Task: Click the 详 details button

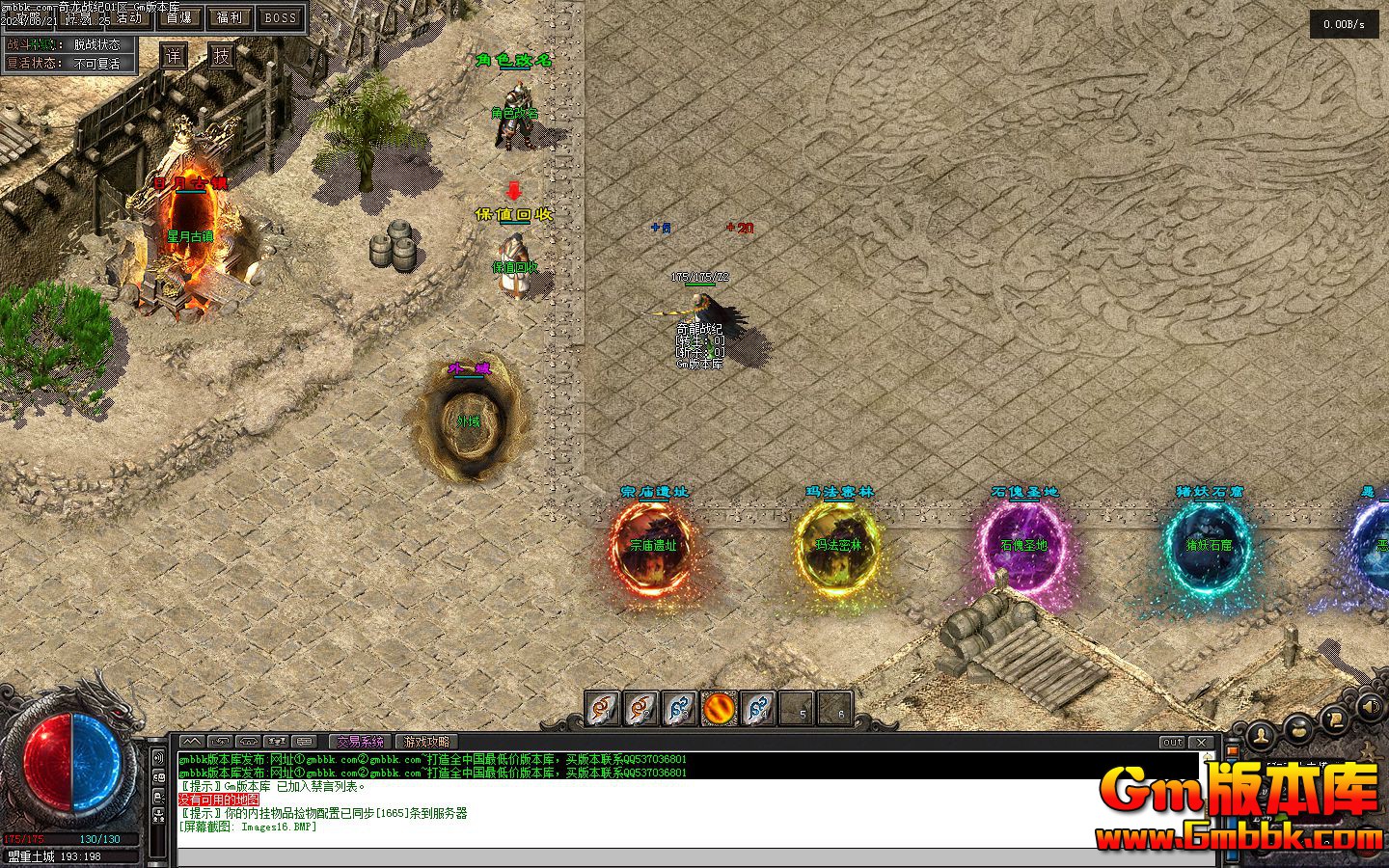Action: [x=173, y=56]
